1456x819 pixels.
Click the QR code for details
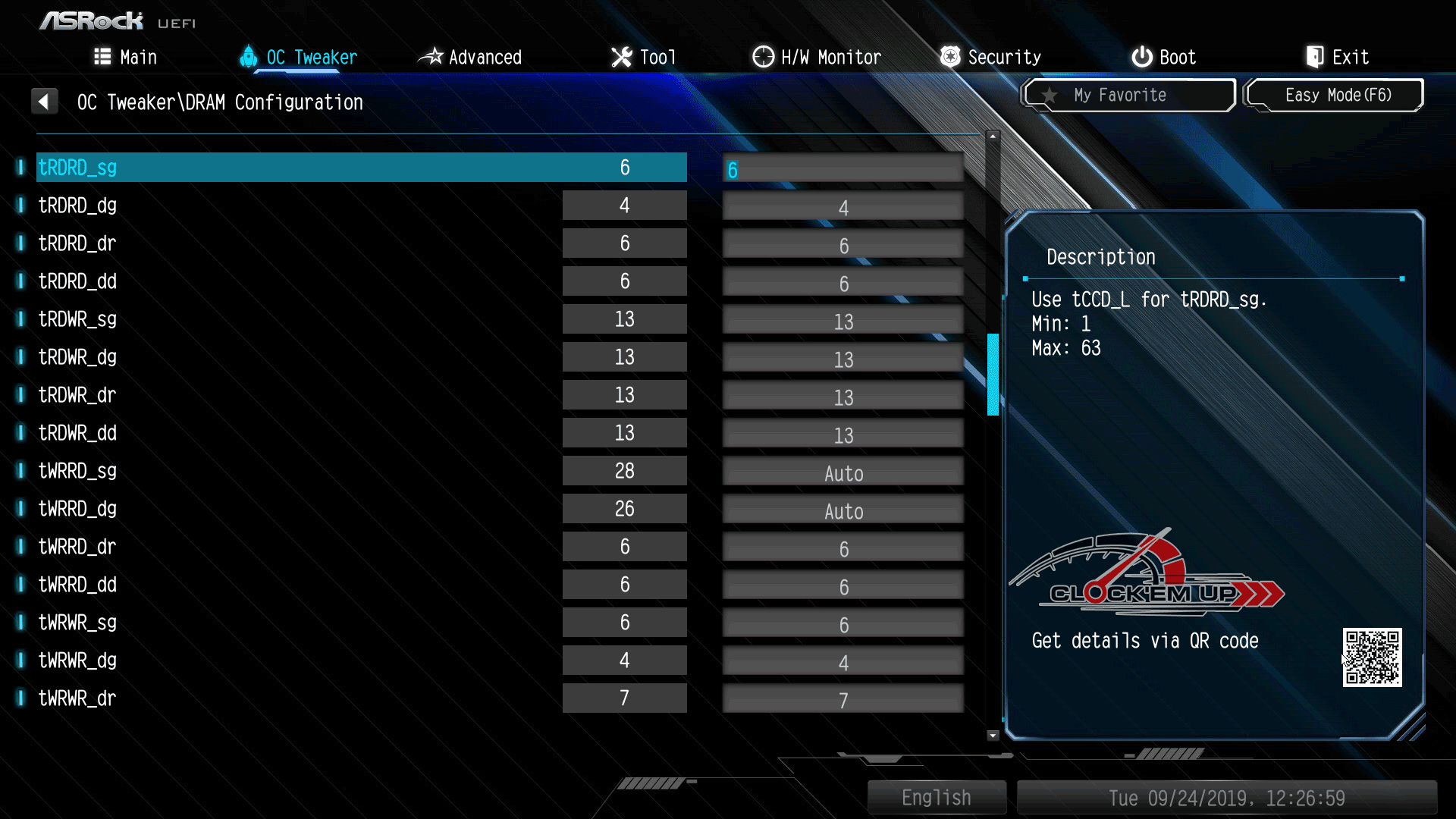coord(1372,657)
